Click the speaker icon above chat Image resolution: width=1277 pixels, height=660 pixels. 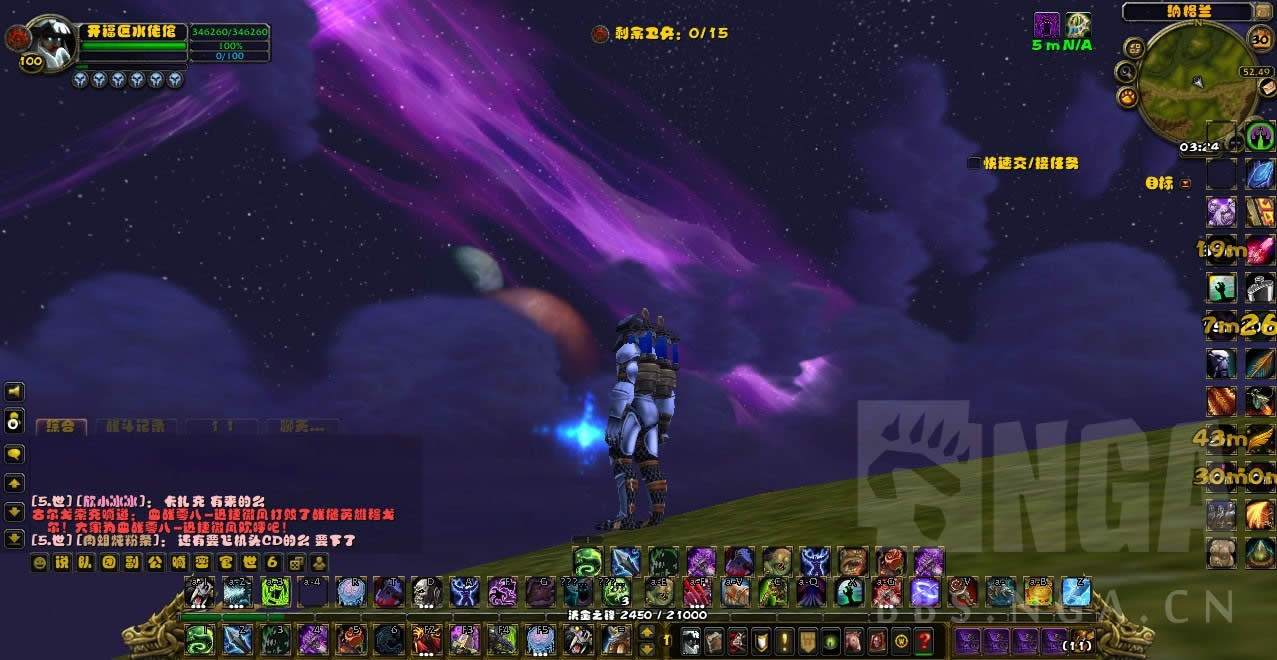[x=14, y=392]
